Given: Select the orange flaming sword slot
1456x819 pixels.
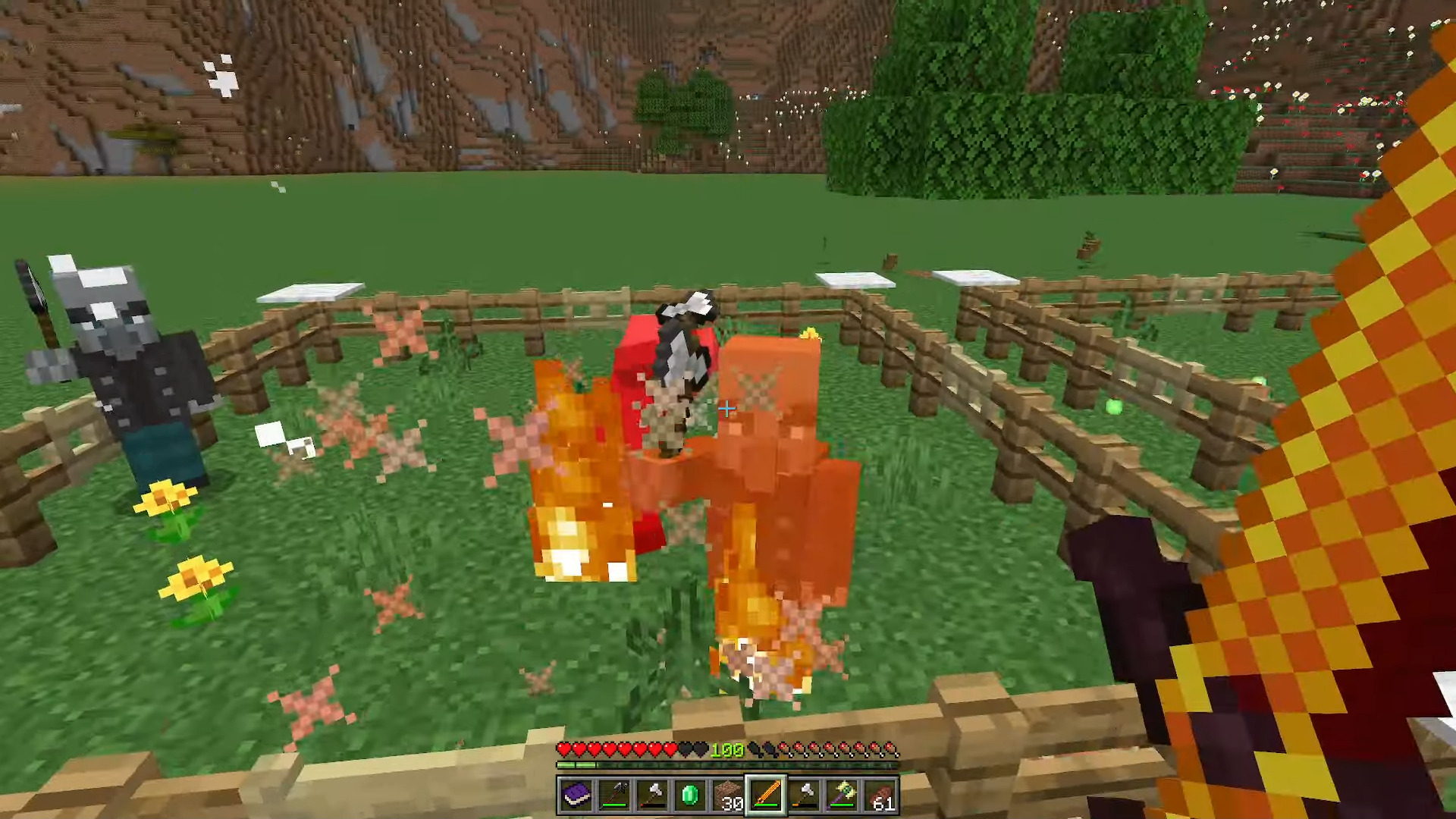Looking at the screenshot, I should tap(766, 795).
